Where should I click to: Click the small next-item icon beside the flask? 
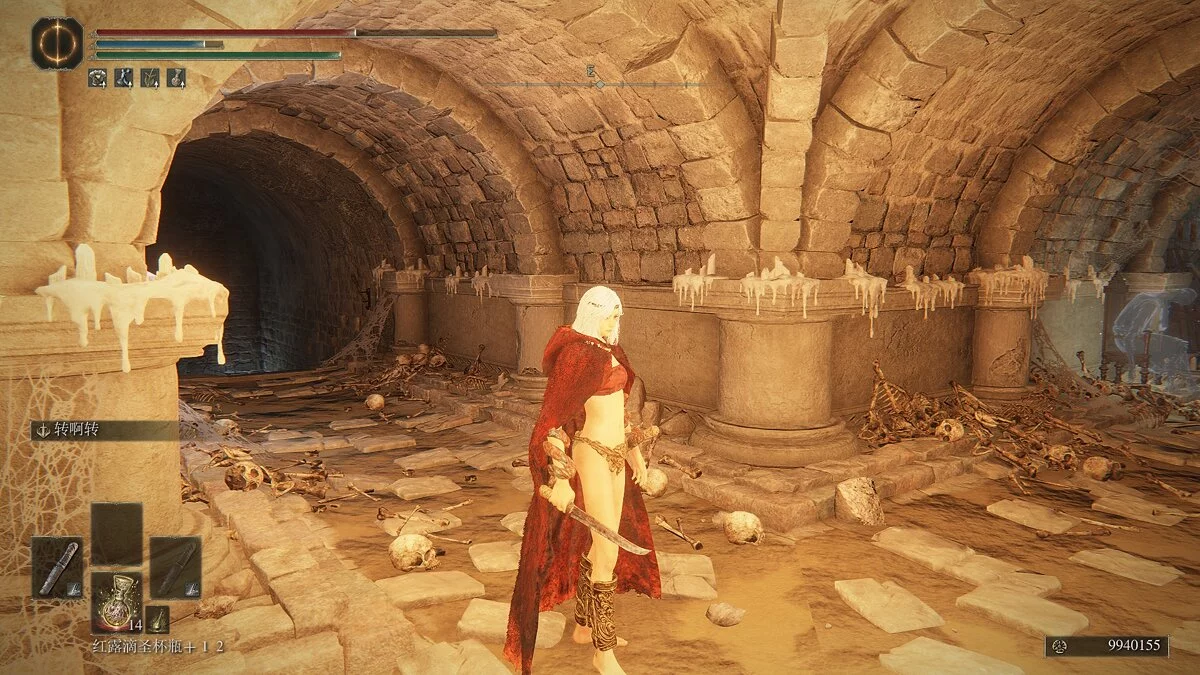157,619
